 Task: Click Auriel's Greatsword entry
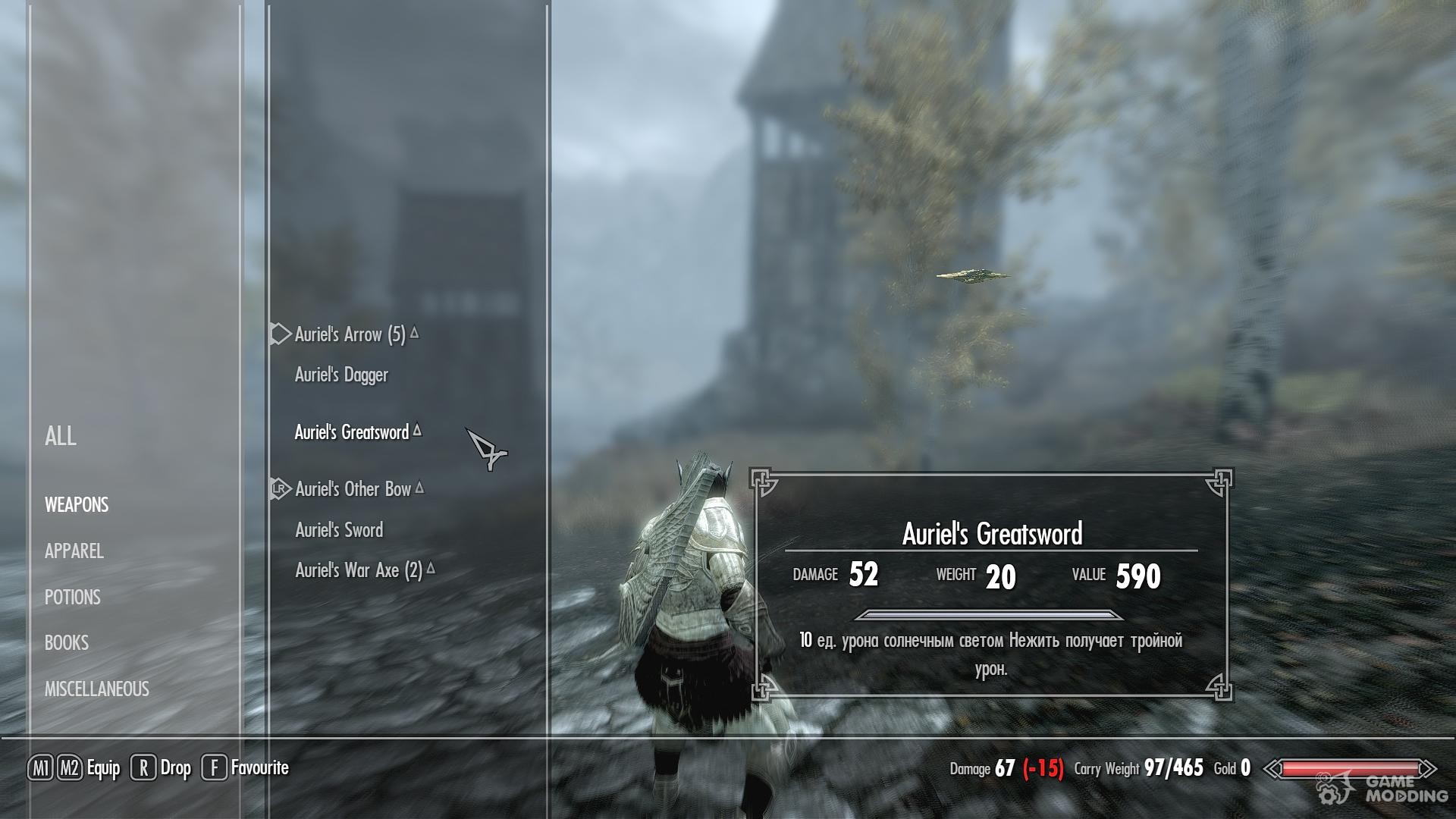[x=351, y=432]
